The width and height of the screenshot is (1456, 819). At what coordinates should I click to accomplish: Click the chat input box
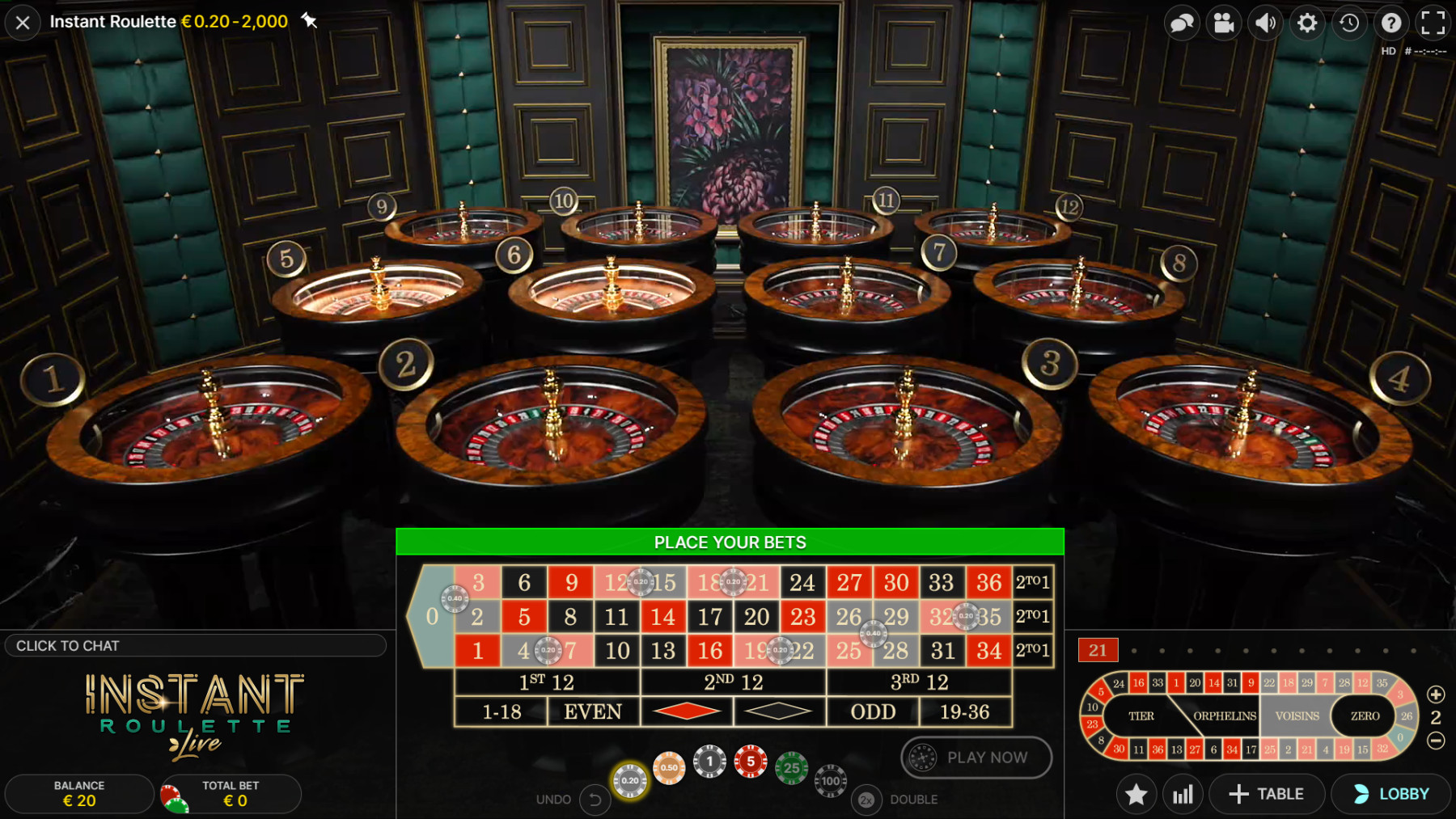point(194,645)
